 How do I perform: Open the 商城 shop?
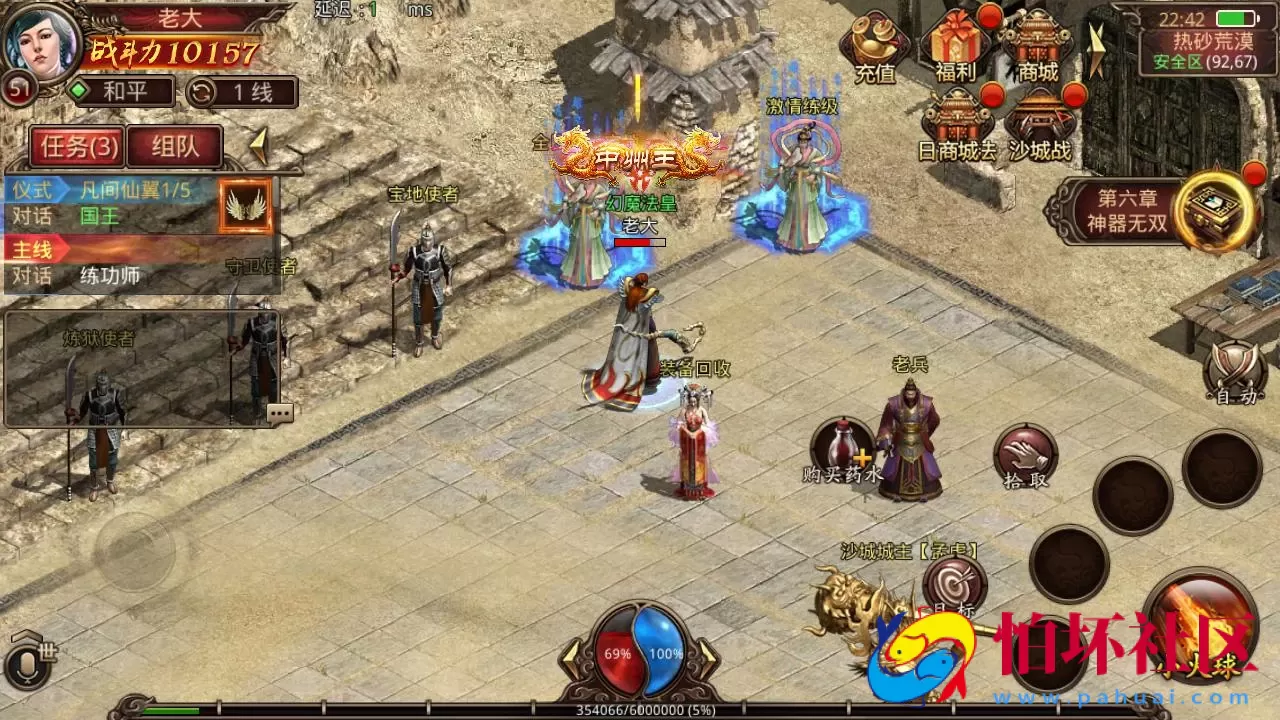click(x=1037, y=46)
